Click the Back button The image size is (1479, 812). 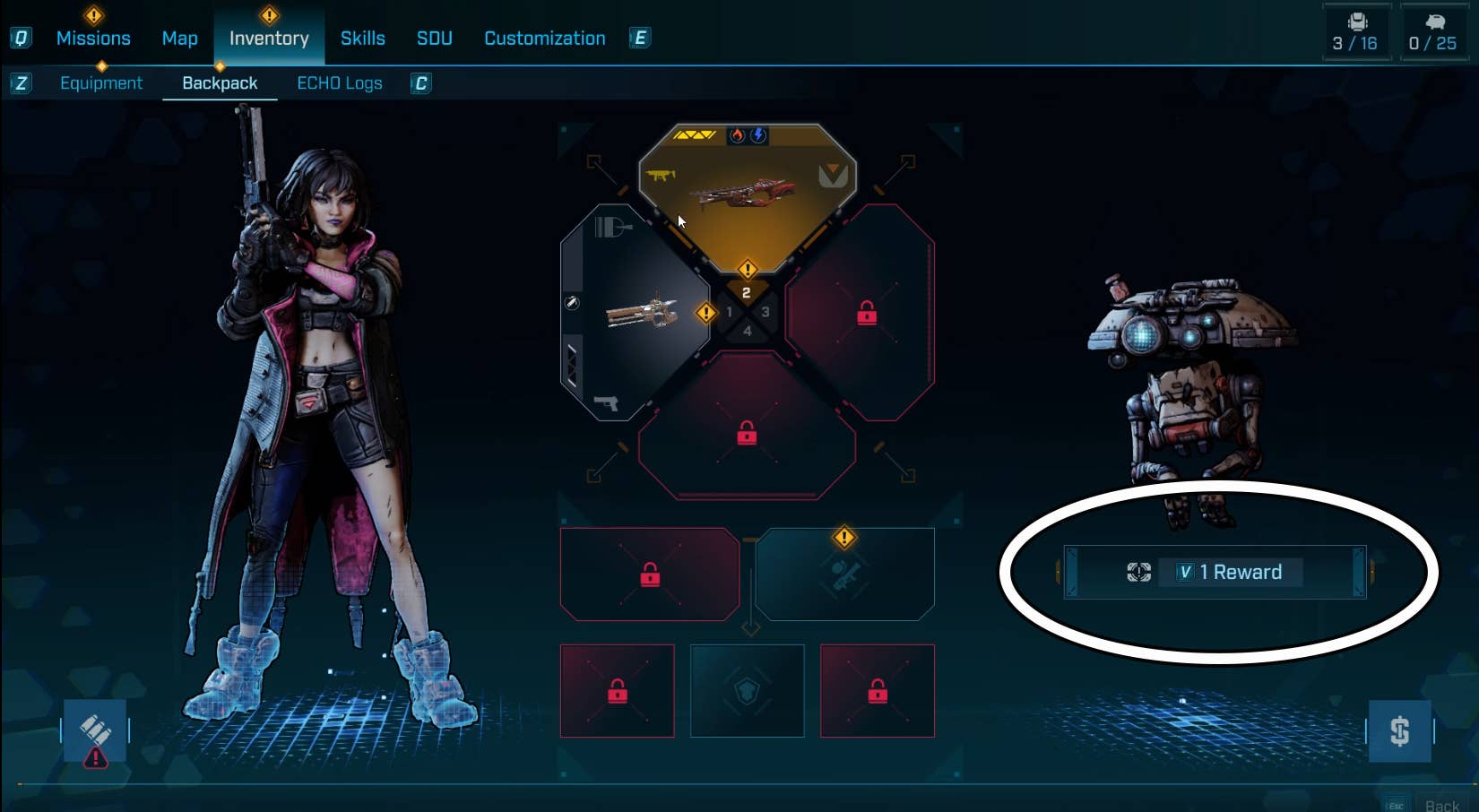point(1440,805)
